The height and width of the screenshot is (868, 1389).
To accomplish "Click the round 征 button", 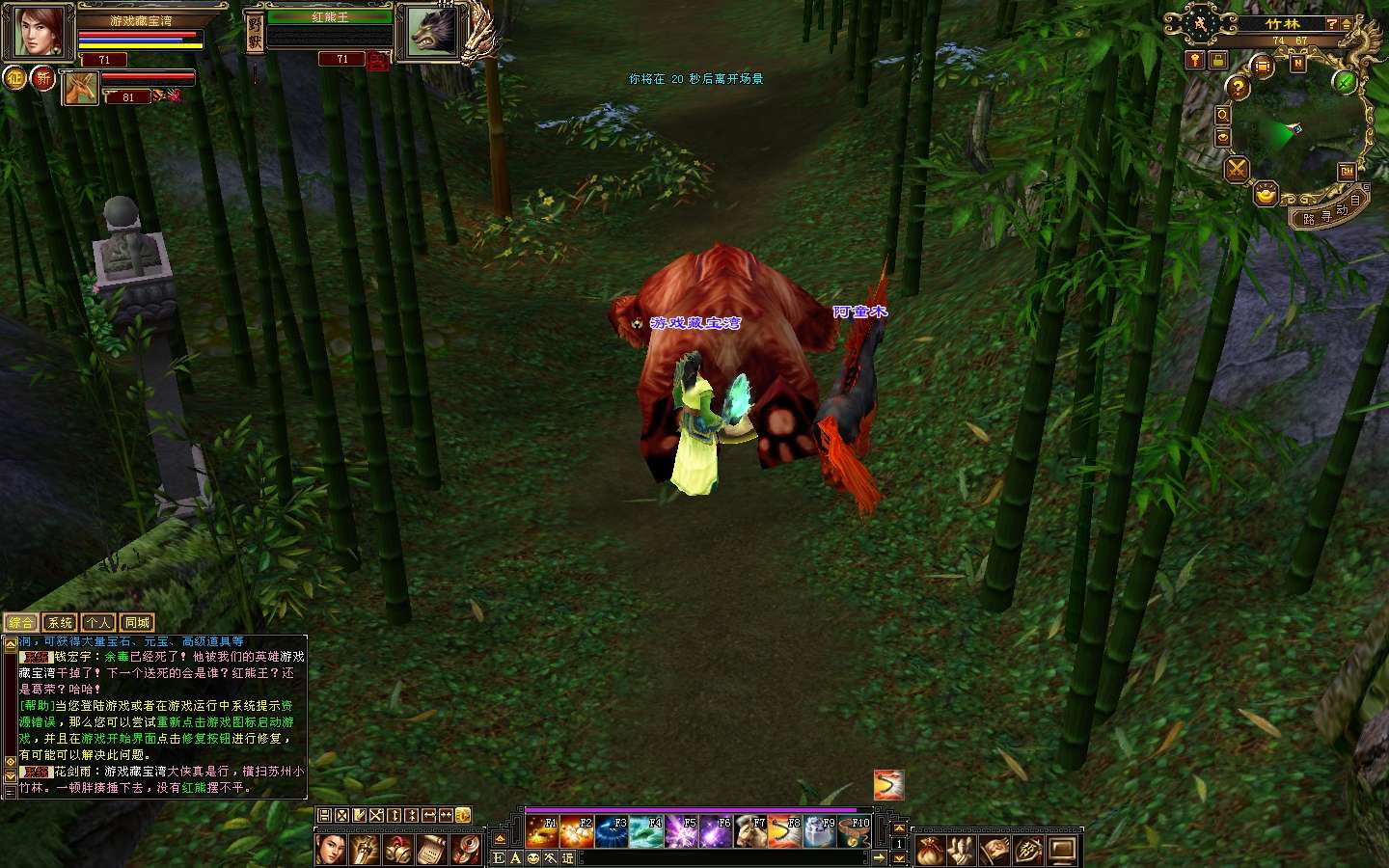I will (x=14, y=78).
